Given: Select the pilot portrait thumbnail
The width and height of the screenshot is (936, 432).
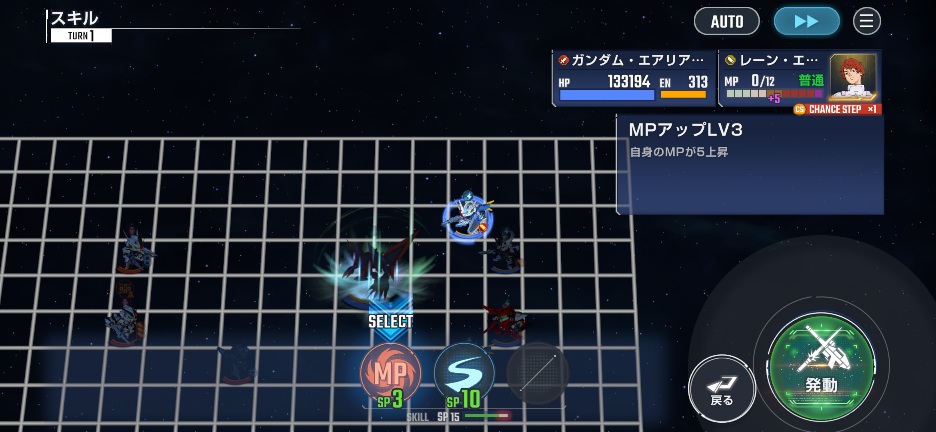Looking at the screenshot, I should [853, 76].
